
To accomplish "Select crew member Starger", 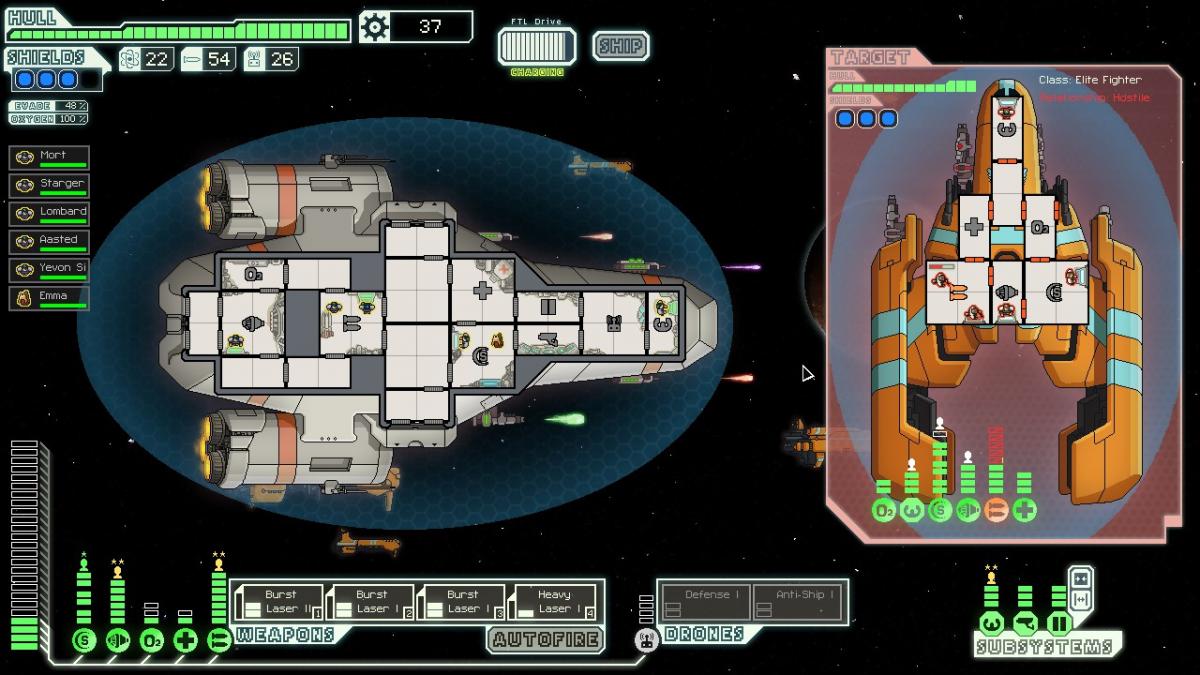I will point(49,186).
